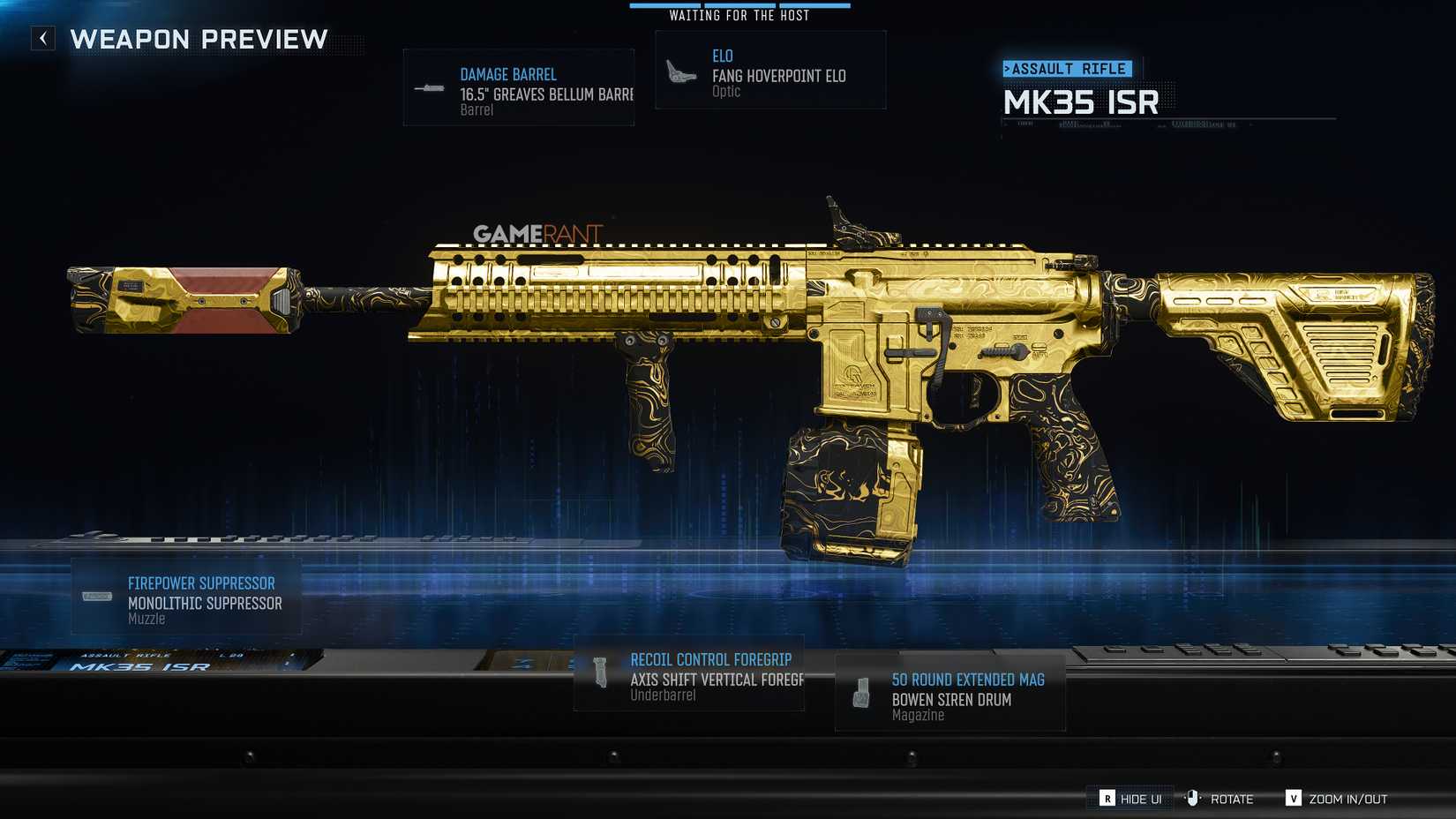Click the V key icon next to Zoom In/Out
The width and height of the screenshot is (1456, 819).
click(x=1294, y=797)
